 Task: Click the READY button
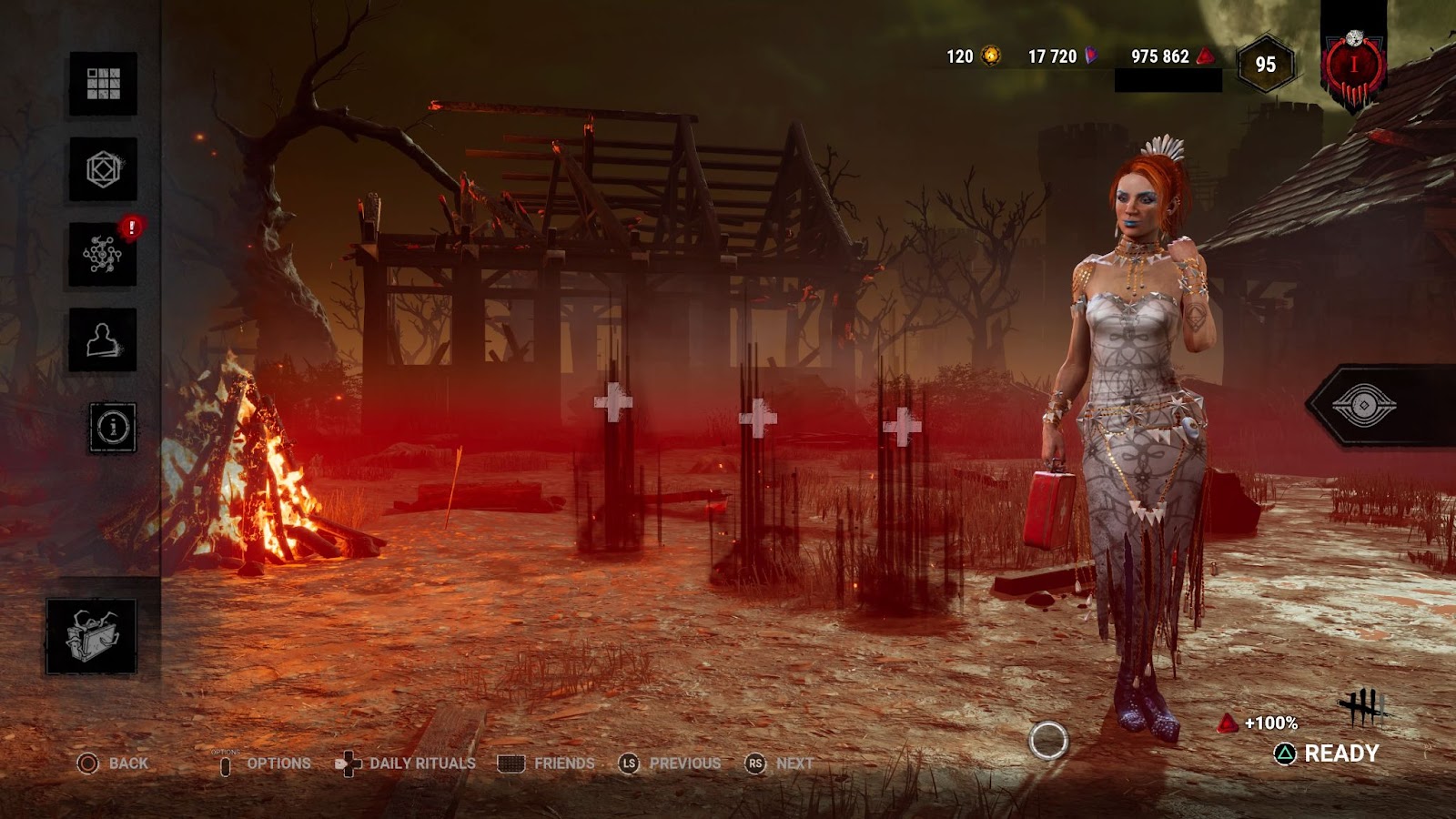tap(1328, 753)
